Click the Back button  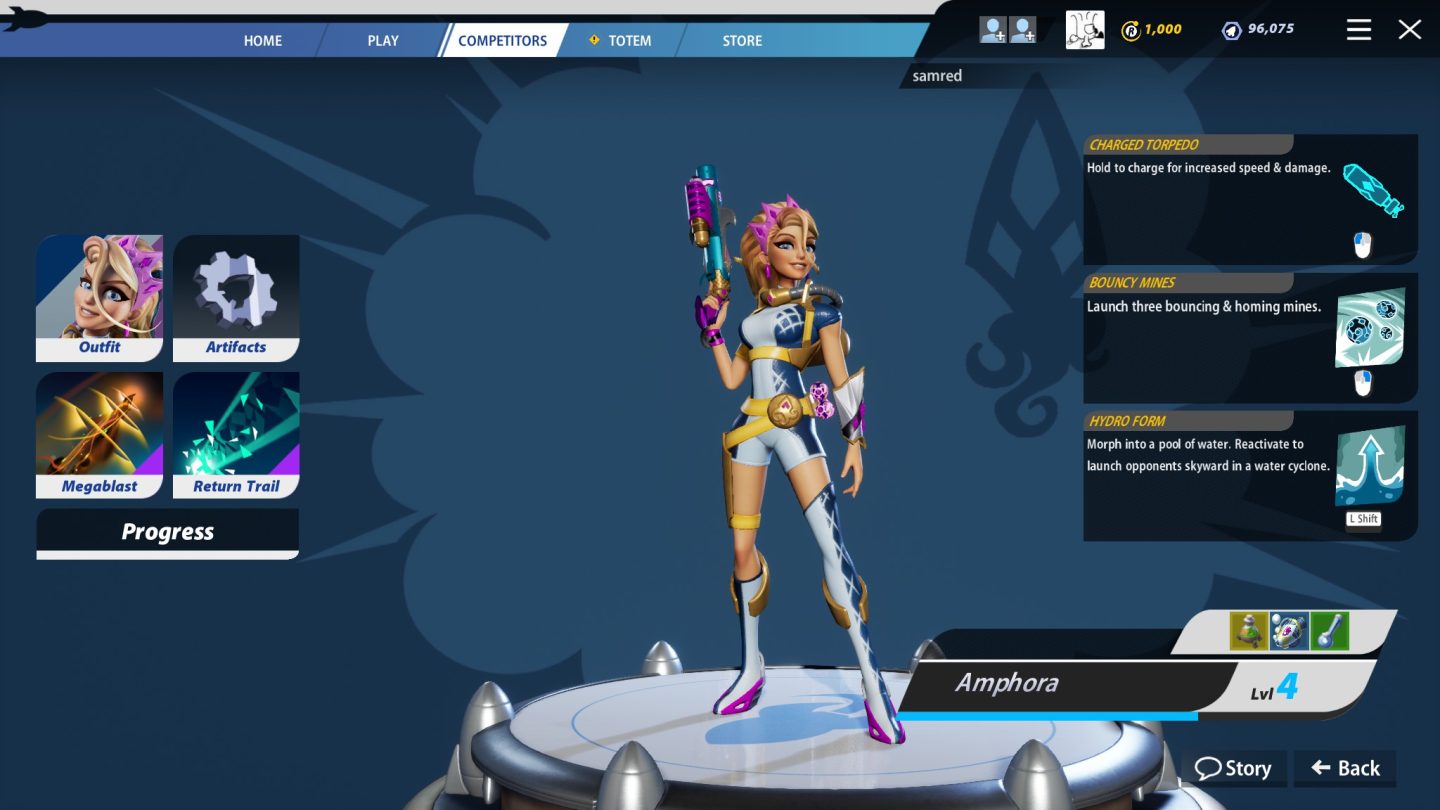point(1345,768)
